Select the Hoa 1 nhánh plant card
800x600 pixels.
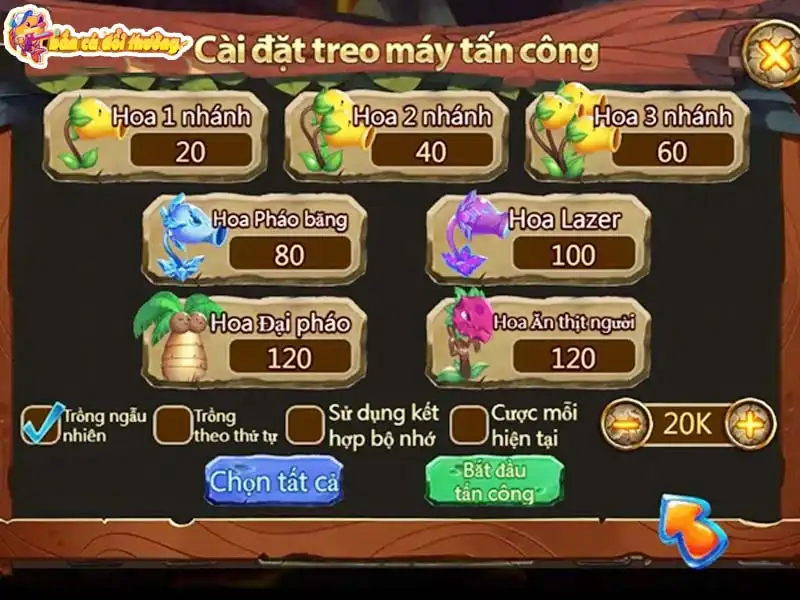click(x=155, y=135)
